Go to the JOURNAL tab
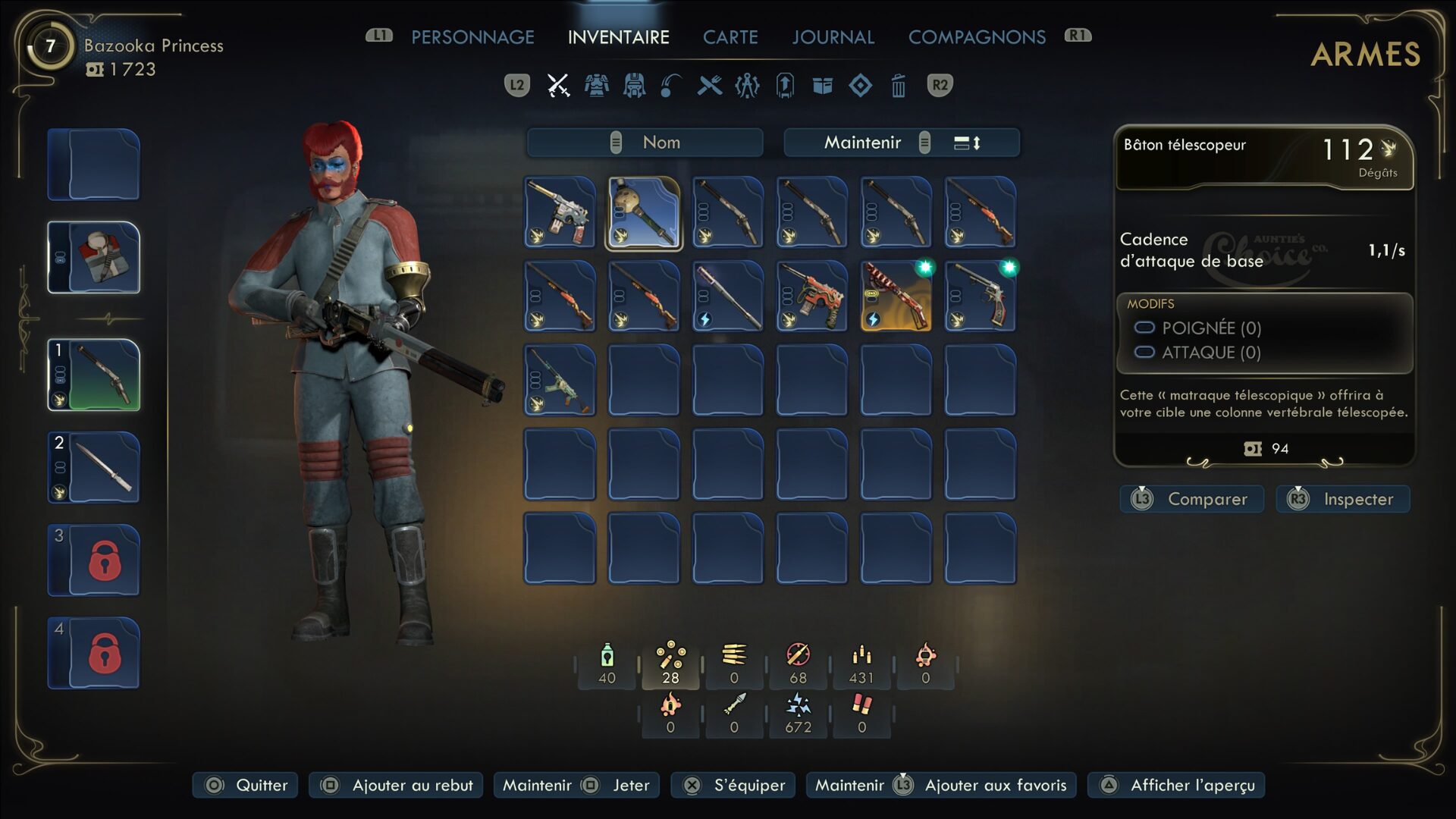This screenshot has height=819, width=1456. pyautogui.click(x=833, y=37)
